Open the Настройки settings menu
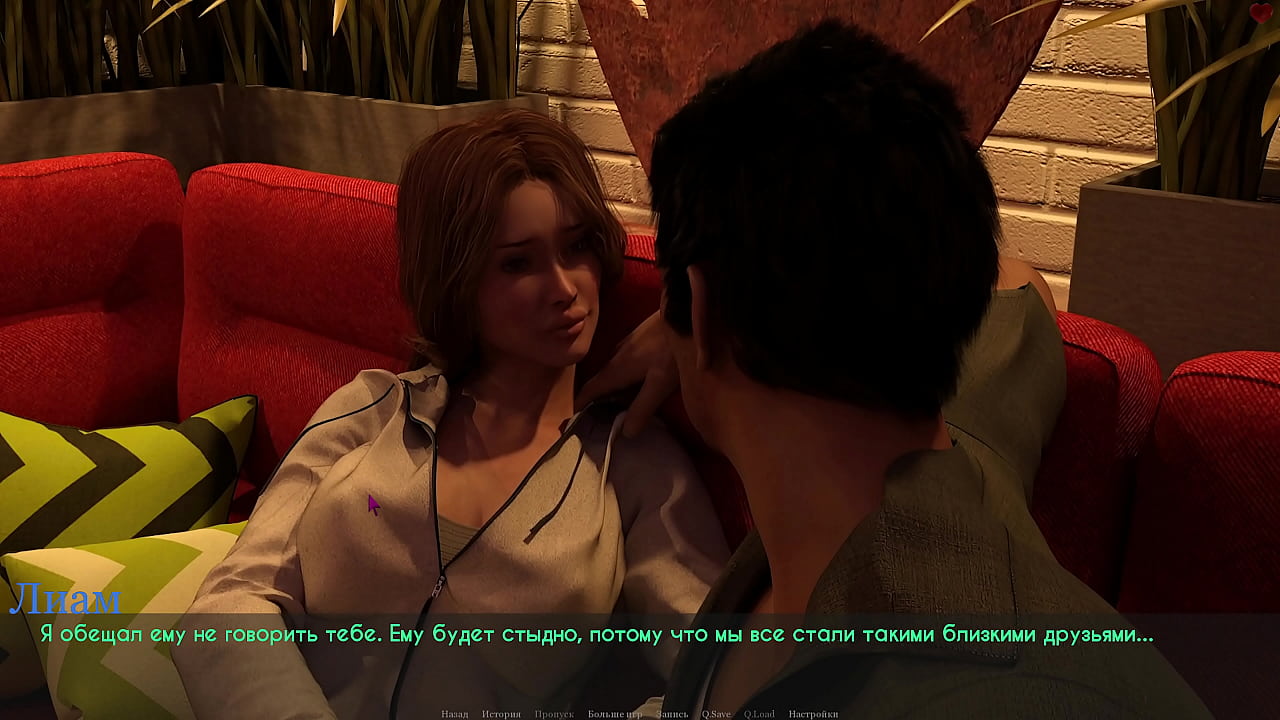 813,714
